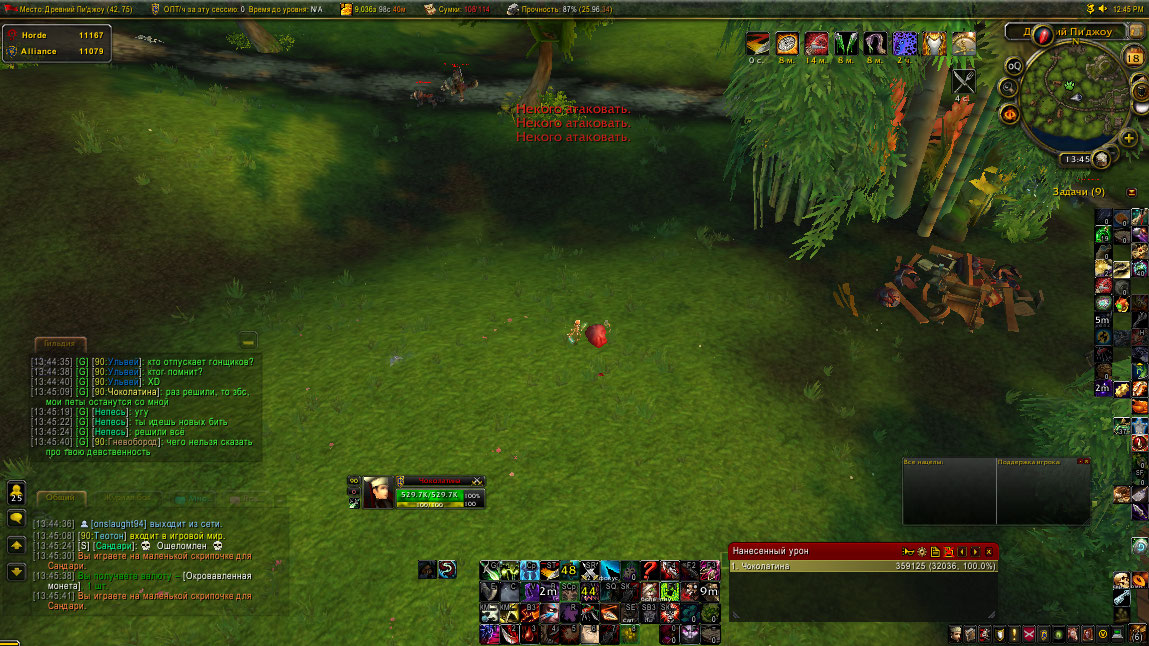Open the calendar button showing 18
The height and width of the screenshot is (646, 1149).
1134,58
